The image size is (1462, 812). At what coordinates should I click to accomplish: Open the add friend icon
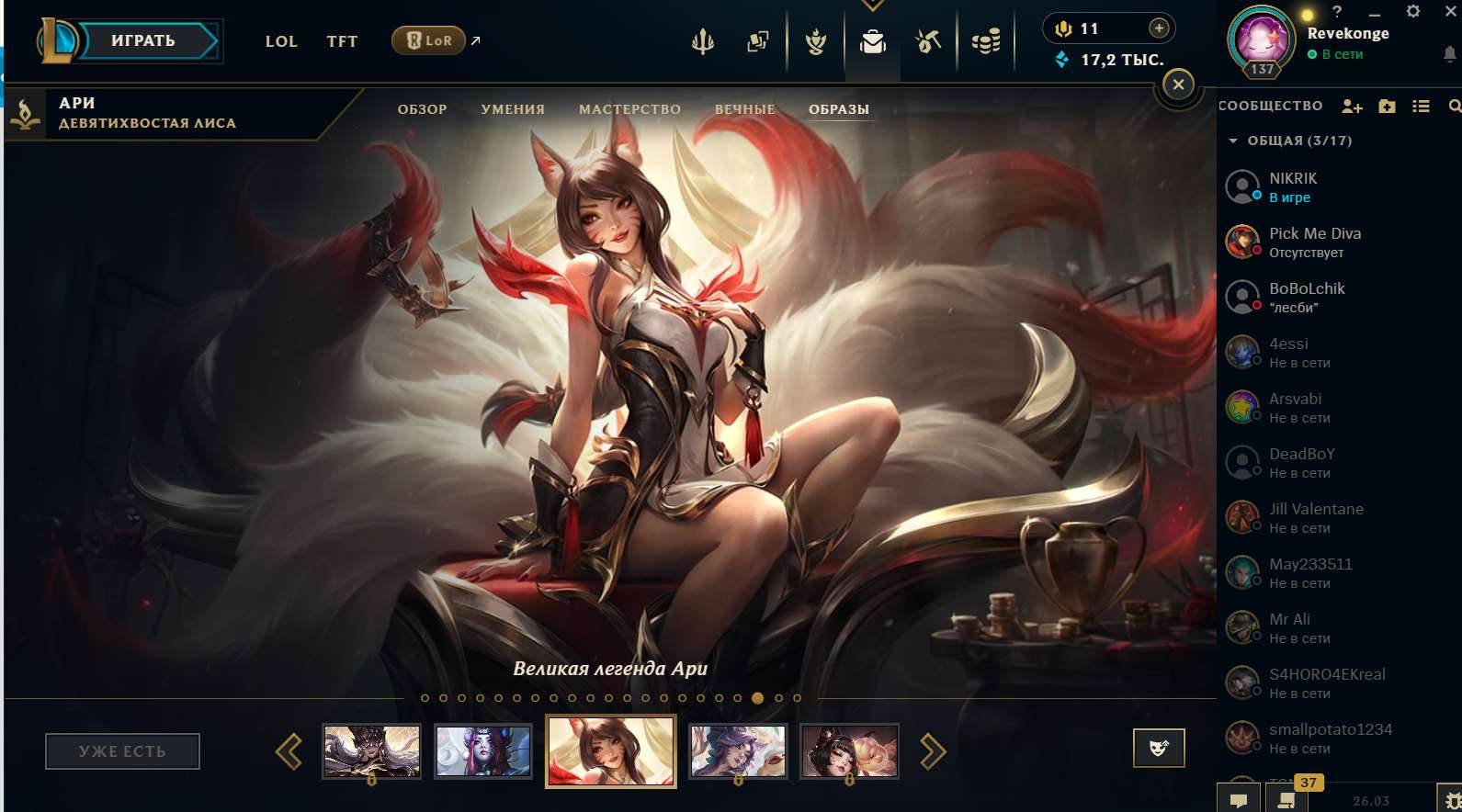[1351, 106]
